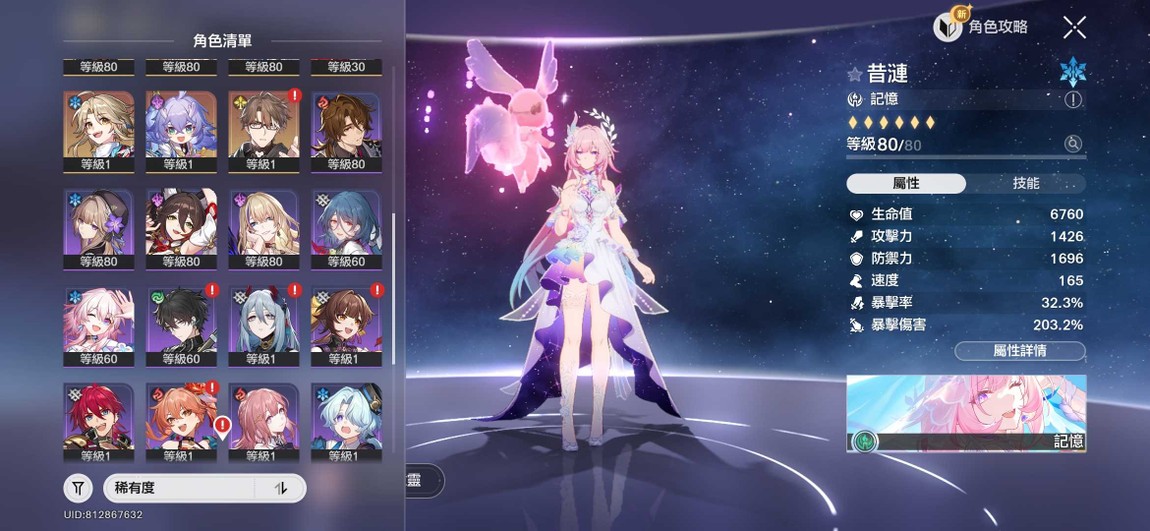The image size is (1150, 531).
Task: Tap the magnifier icon beside the level
Action: pyautogui.click(x=1073, y=144)
